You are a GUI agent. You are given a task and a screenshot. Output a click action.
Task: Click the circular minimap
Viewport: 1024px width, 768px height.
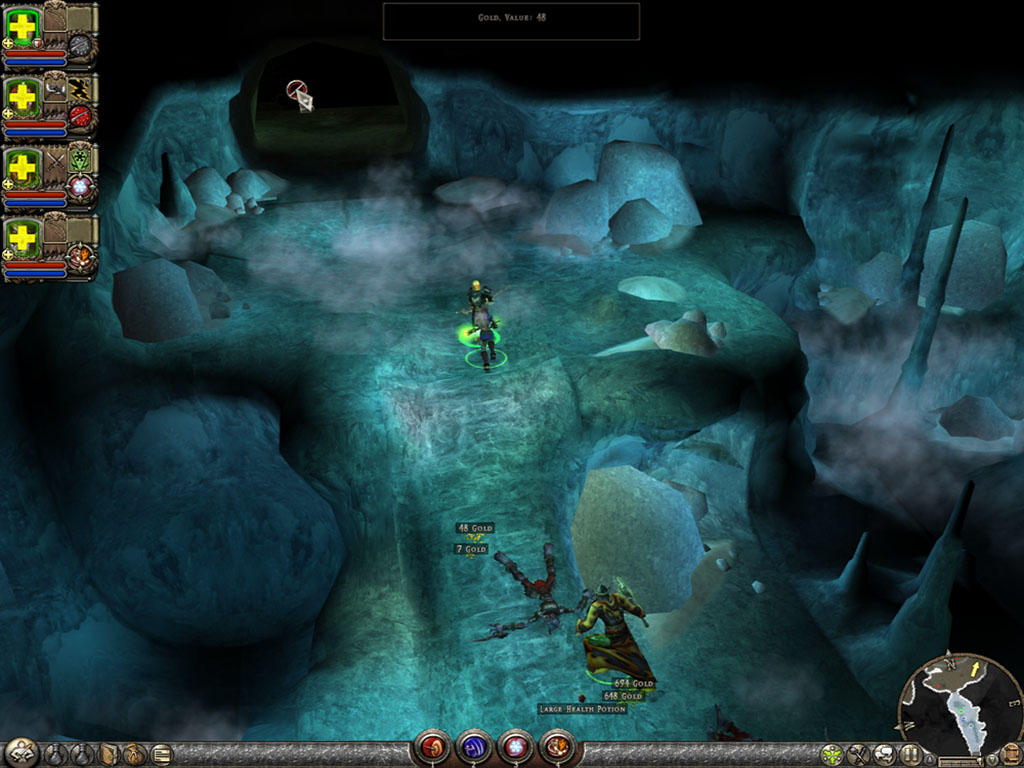[x=959, y=704]
